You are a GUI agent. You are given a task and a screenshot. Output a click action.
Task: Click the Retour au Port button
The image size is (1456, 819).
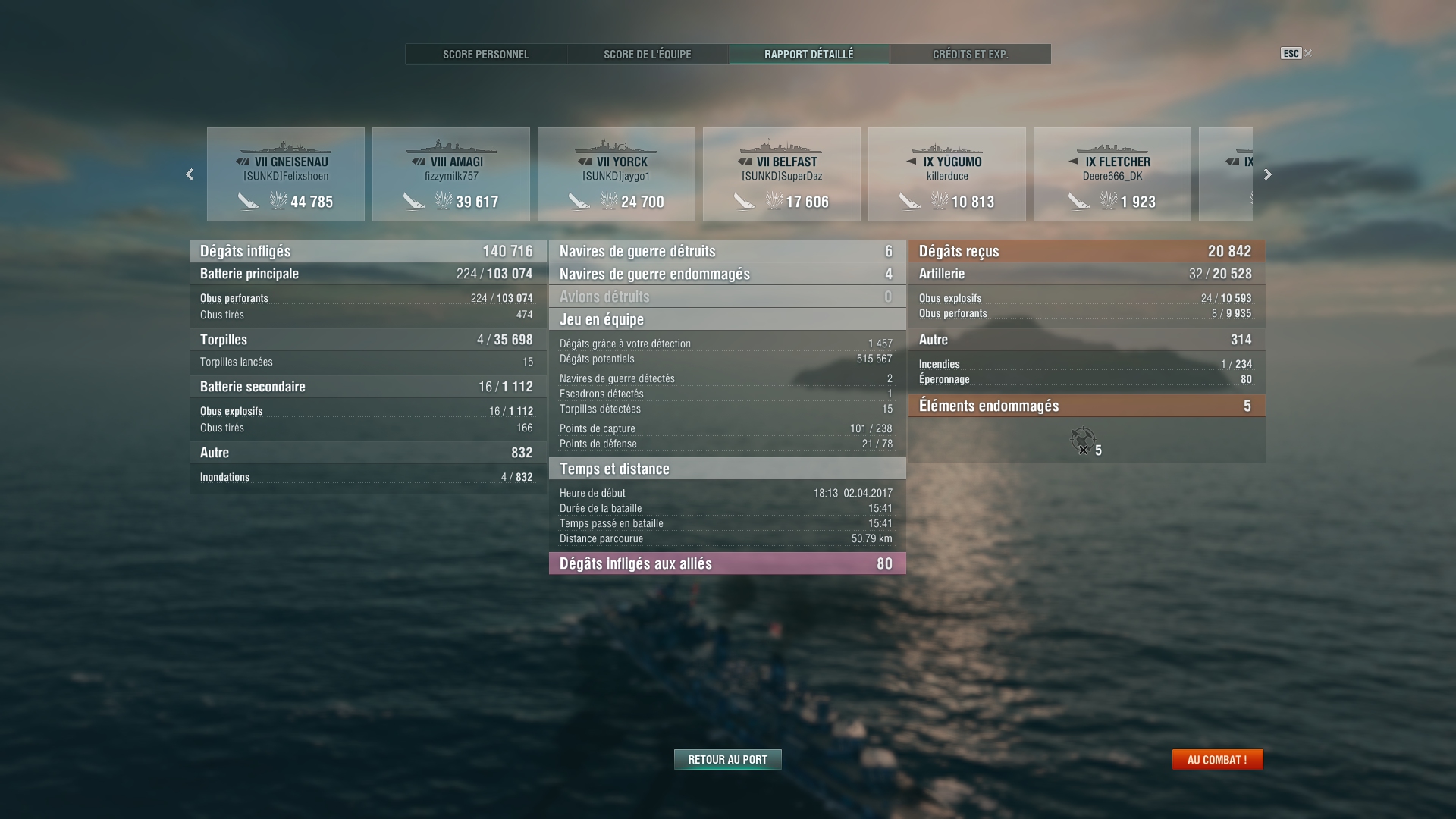[x=727, y=759]
